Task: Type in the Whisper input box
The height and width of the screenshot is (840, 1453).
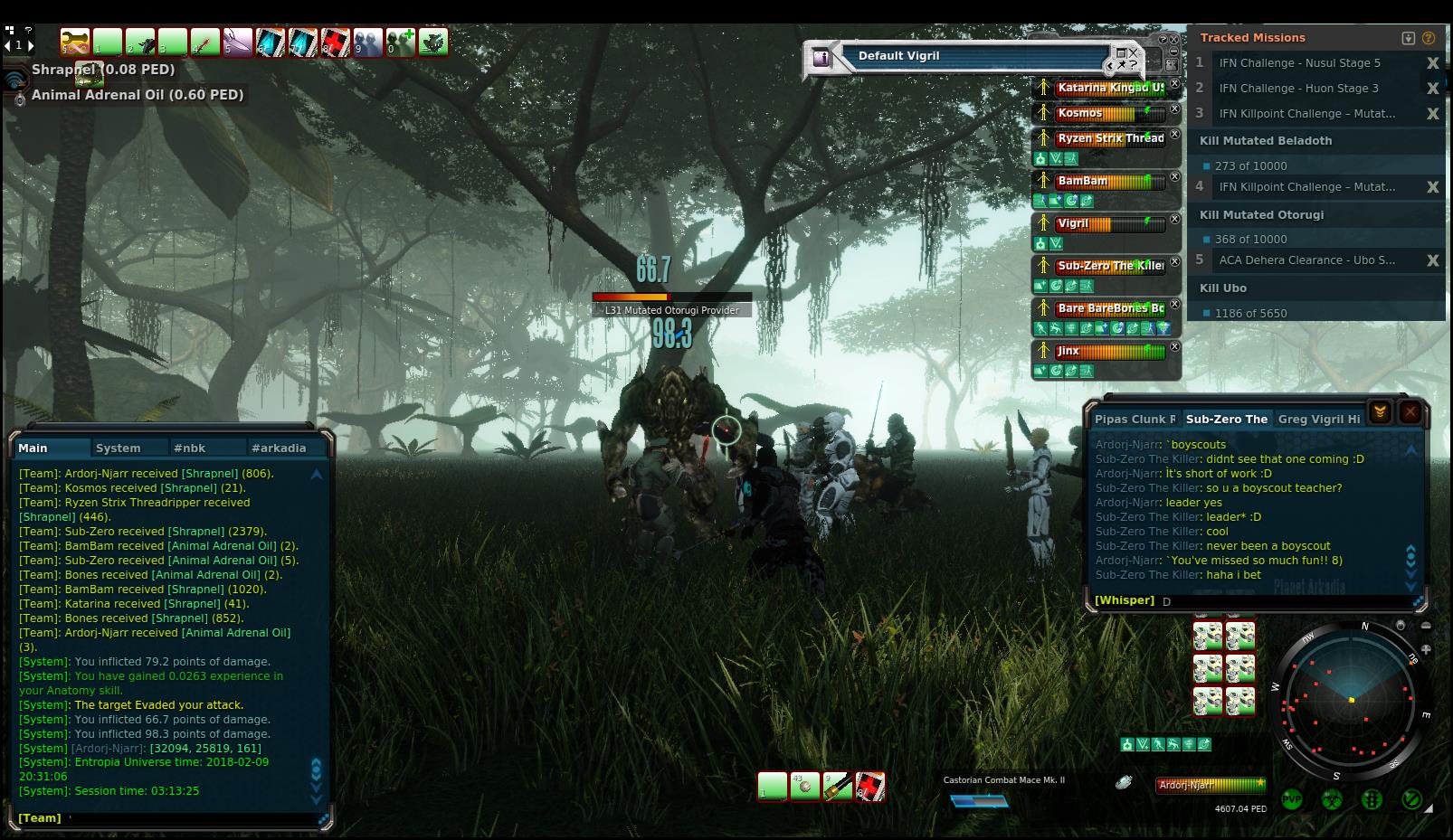Action: point(1285,600)
